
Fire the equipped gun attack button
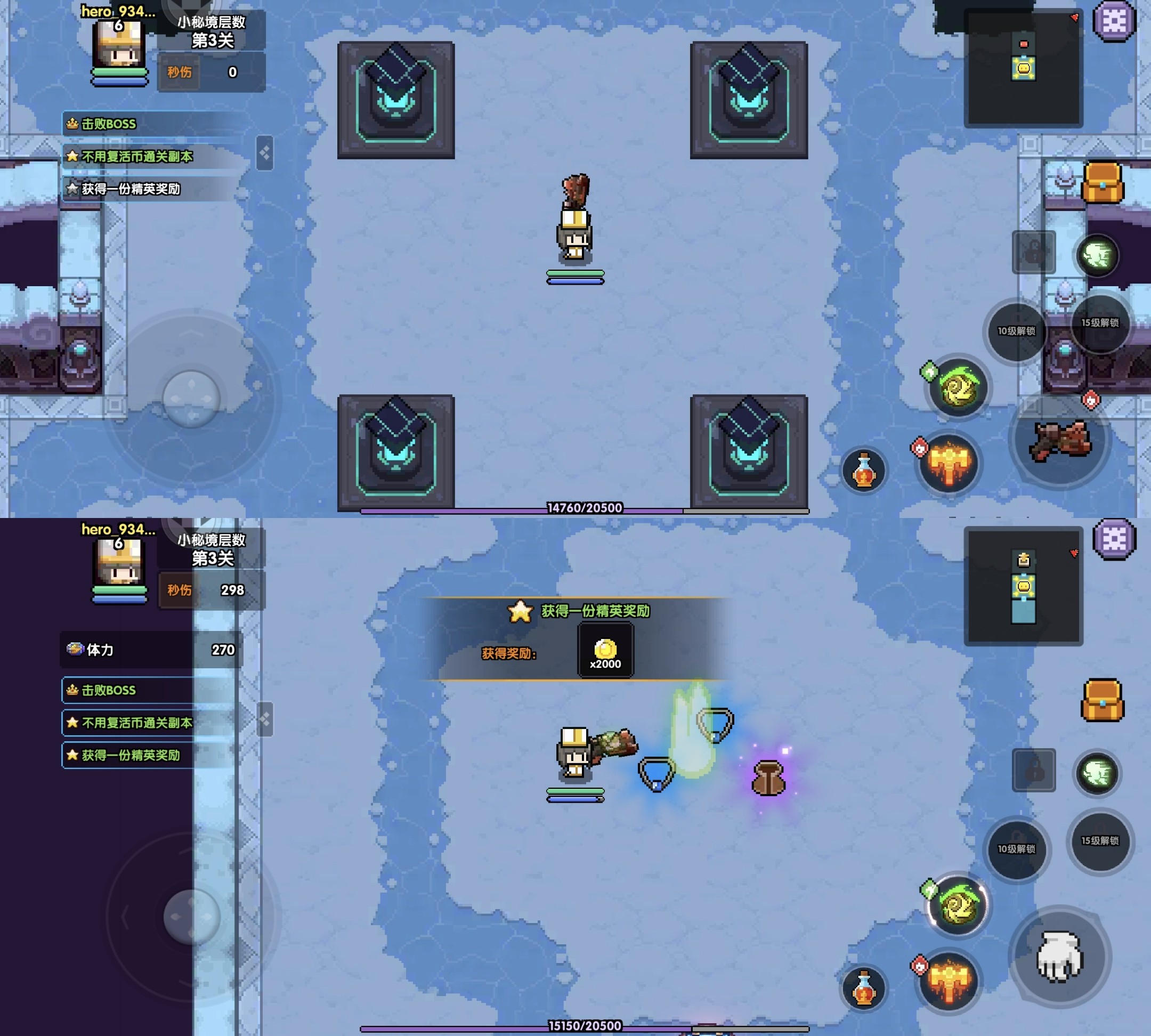point(1060,441)
